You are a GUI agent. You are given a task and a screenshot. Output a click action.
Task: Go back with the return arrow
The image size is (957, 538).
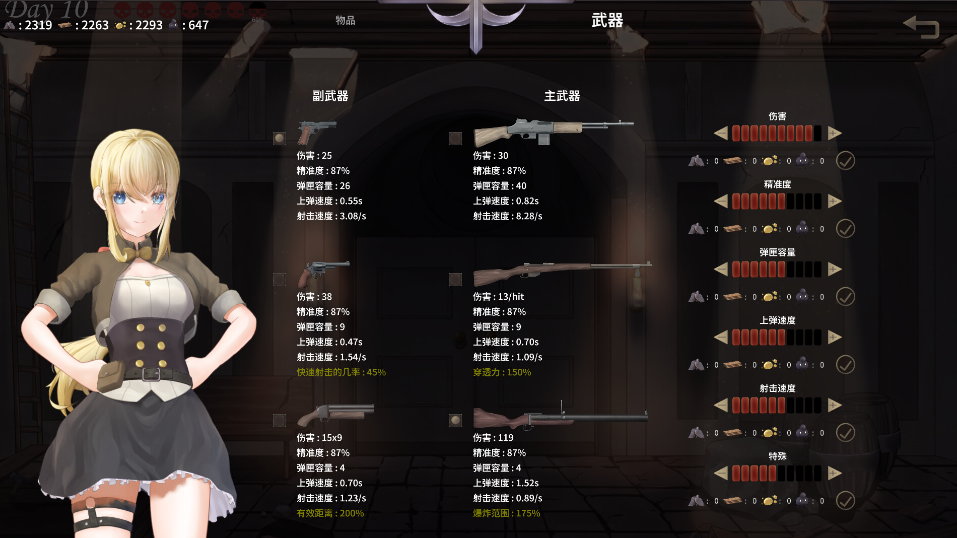click(x=921, y=27)
